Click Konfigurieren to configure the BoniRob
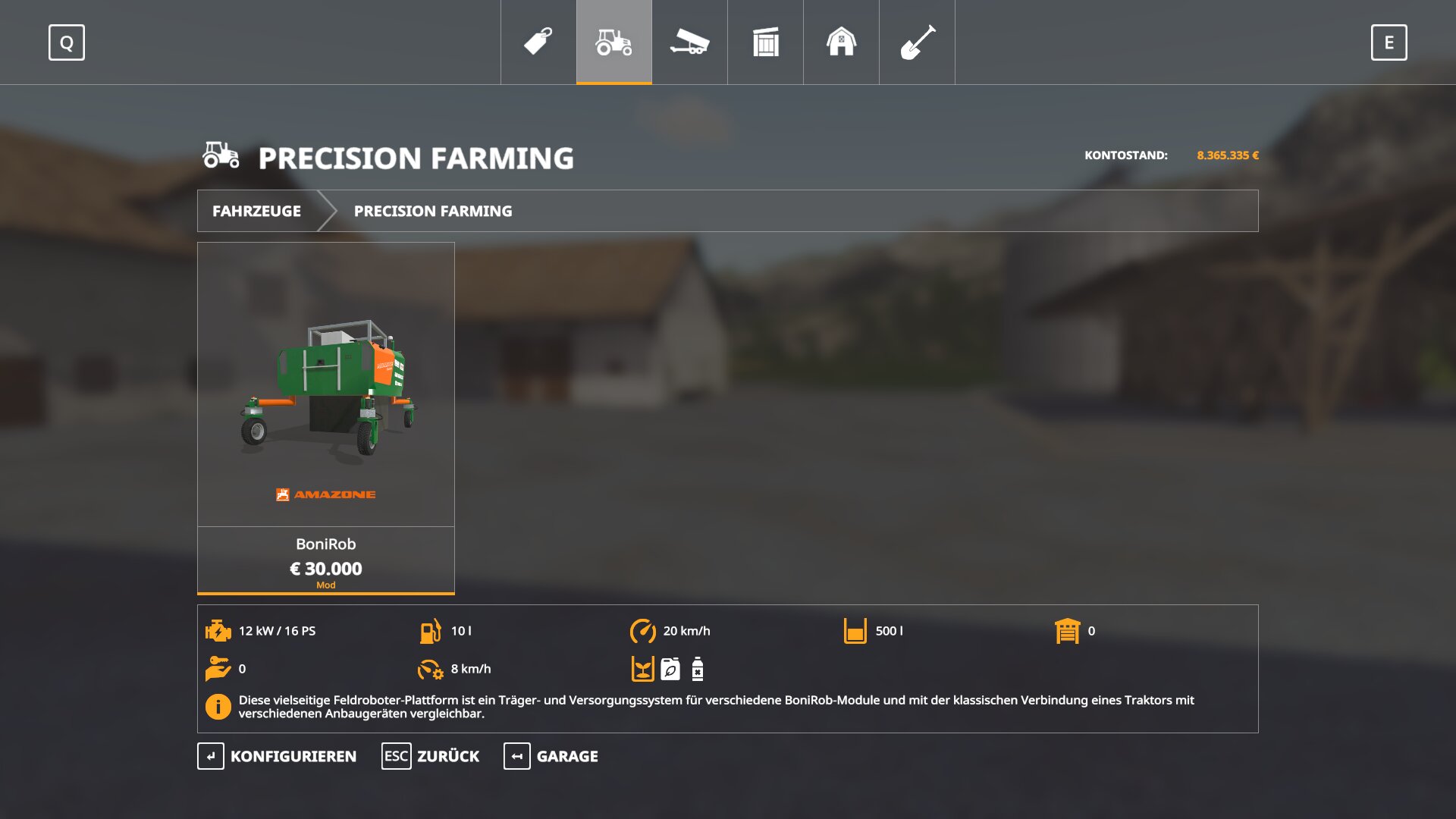This screenshot has width=1456, height=819. coord(278,756)
